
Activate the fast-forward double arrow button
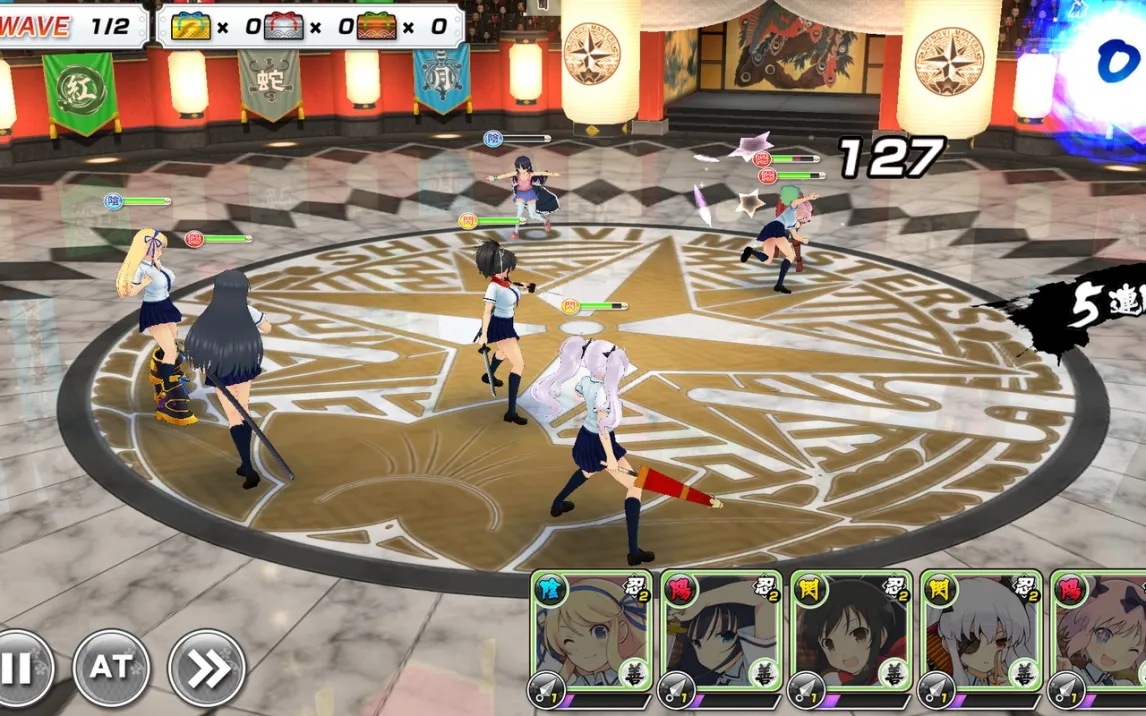point(206,668)
